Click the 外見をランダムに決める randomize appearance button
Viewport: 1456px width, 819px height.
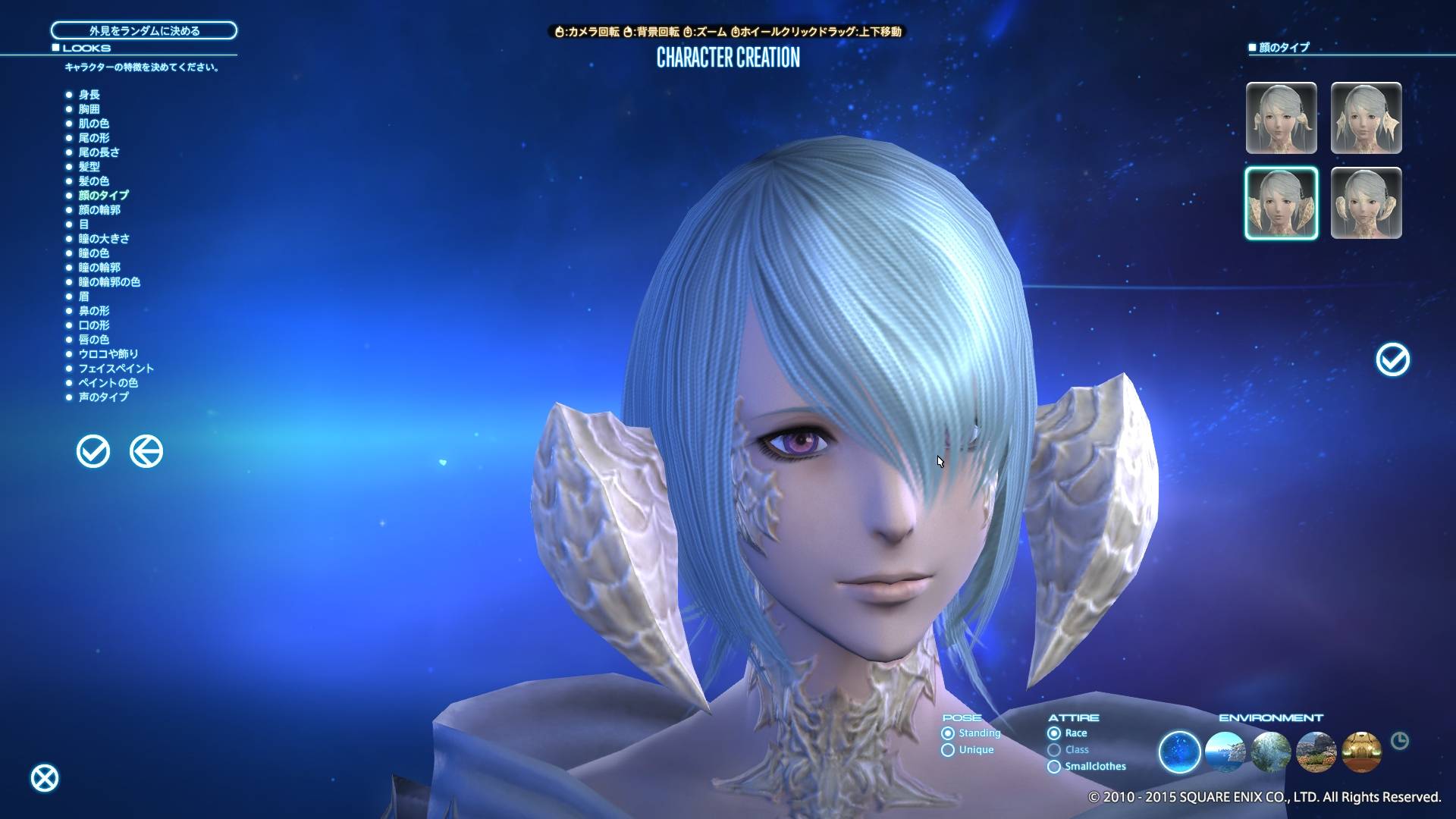click(143, 31)
